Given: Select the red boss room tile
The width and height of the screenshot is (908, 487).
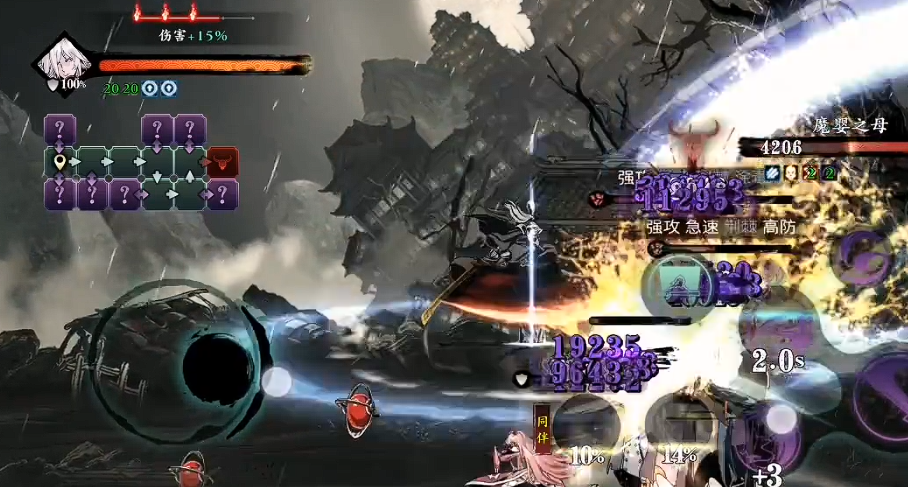Looking at the screenshot, I should (x=222, y=161).
